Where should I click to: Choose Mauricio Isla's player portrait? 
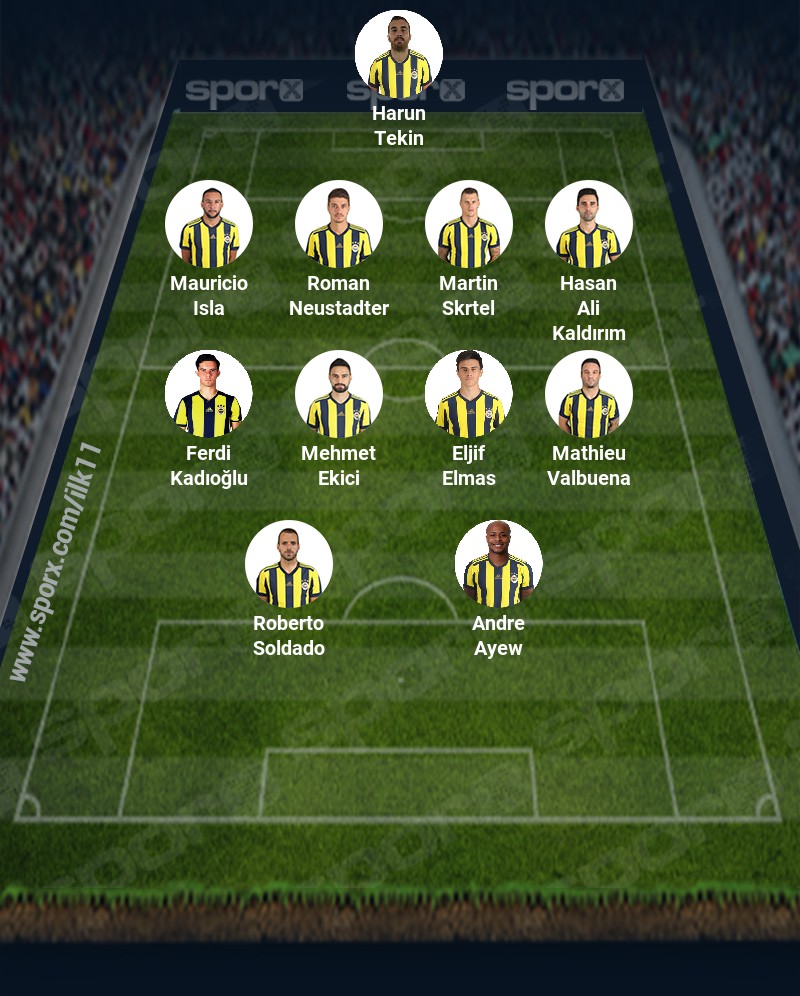point(209,224)
